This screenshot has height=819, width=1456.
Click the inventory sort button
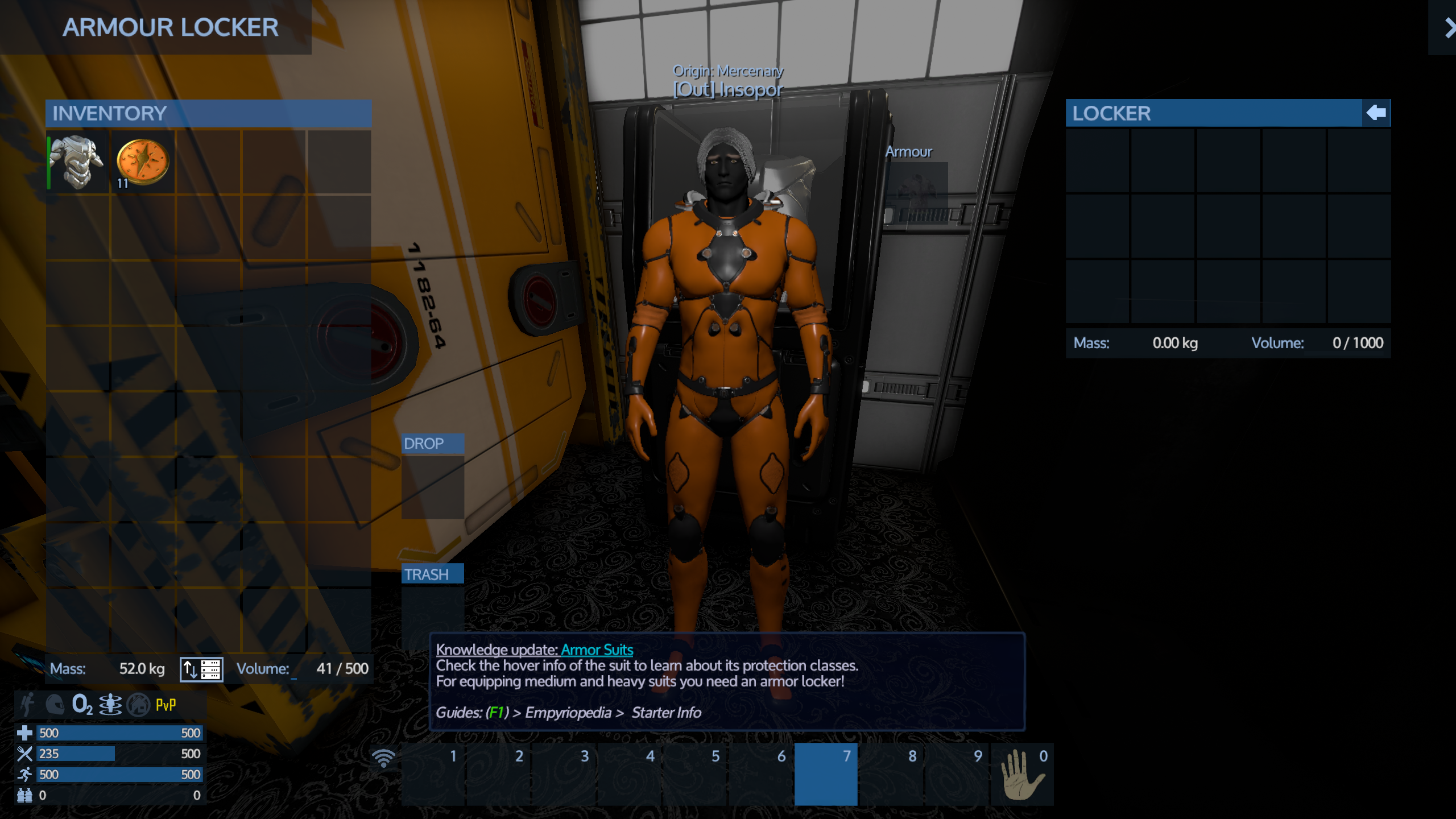201,669
